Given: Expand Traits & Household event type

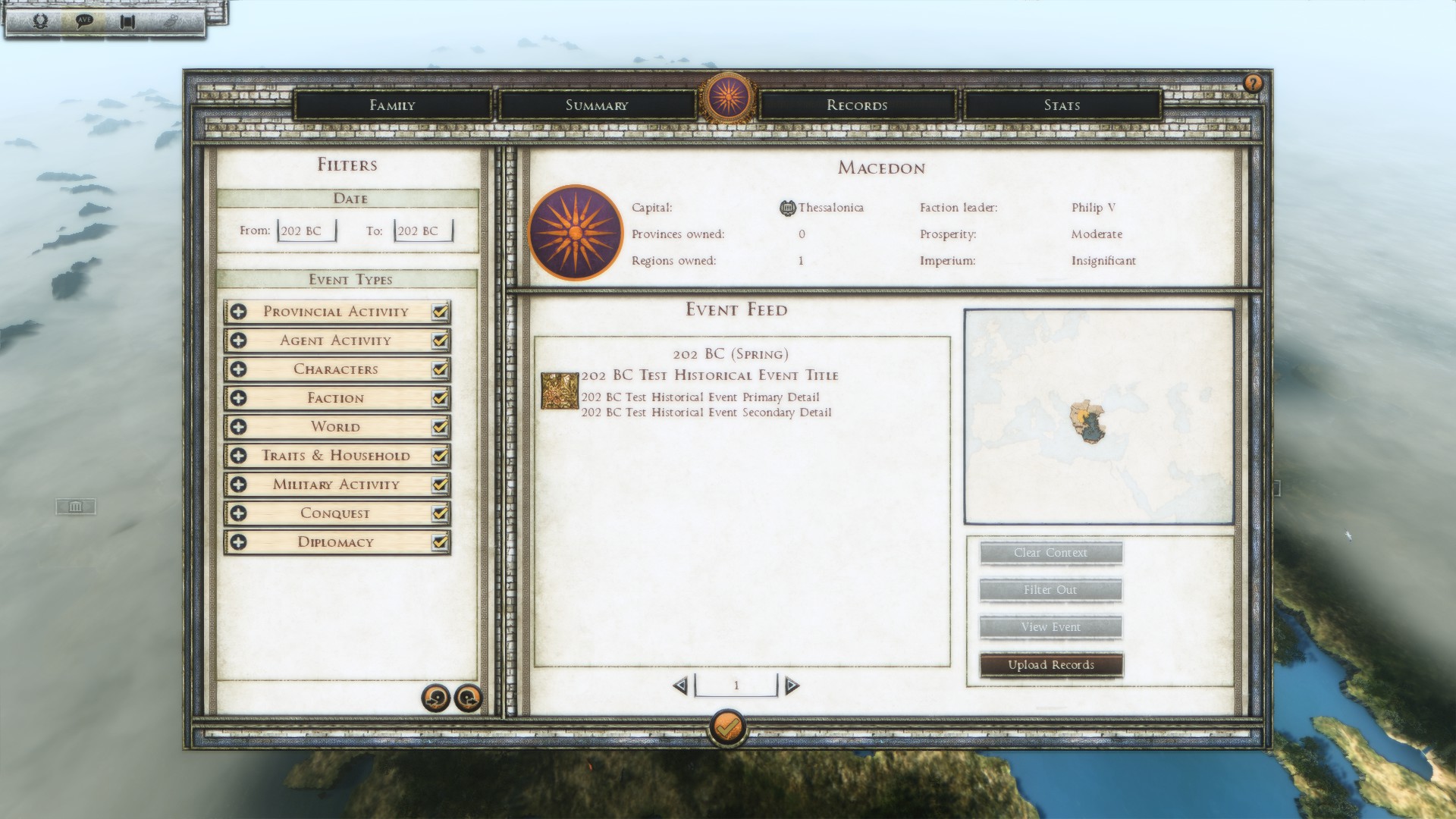Looking at the screenshot, I should (238, 456).
